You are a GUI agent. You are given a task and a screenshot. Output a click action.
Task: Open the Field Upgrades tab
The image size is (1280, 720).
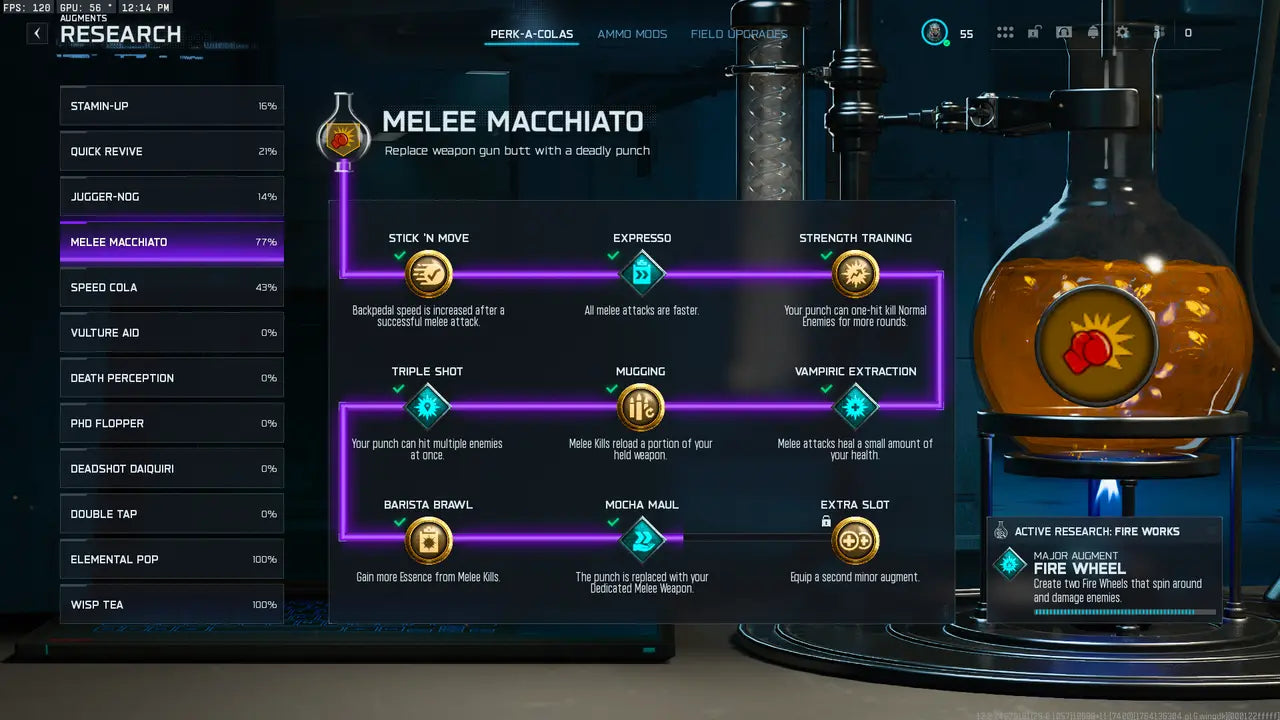click(739, 34)
